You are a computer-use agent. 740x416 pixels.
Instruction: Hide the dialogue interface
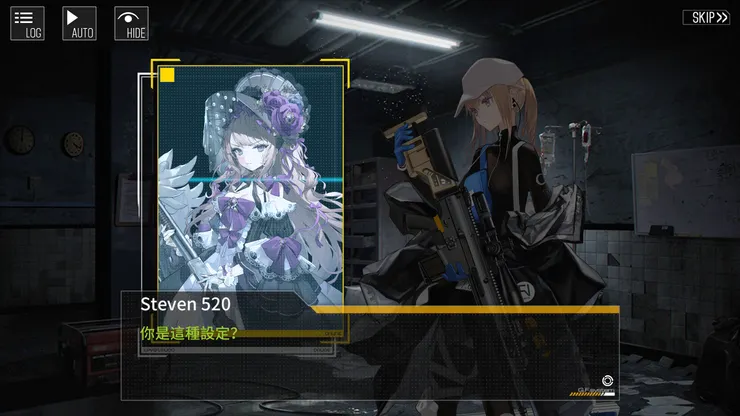click(x=131, y=23)
